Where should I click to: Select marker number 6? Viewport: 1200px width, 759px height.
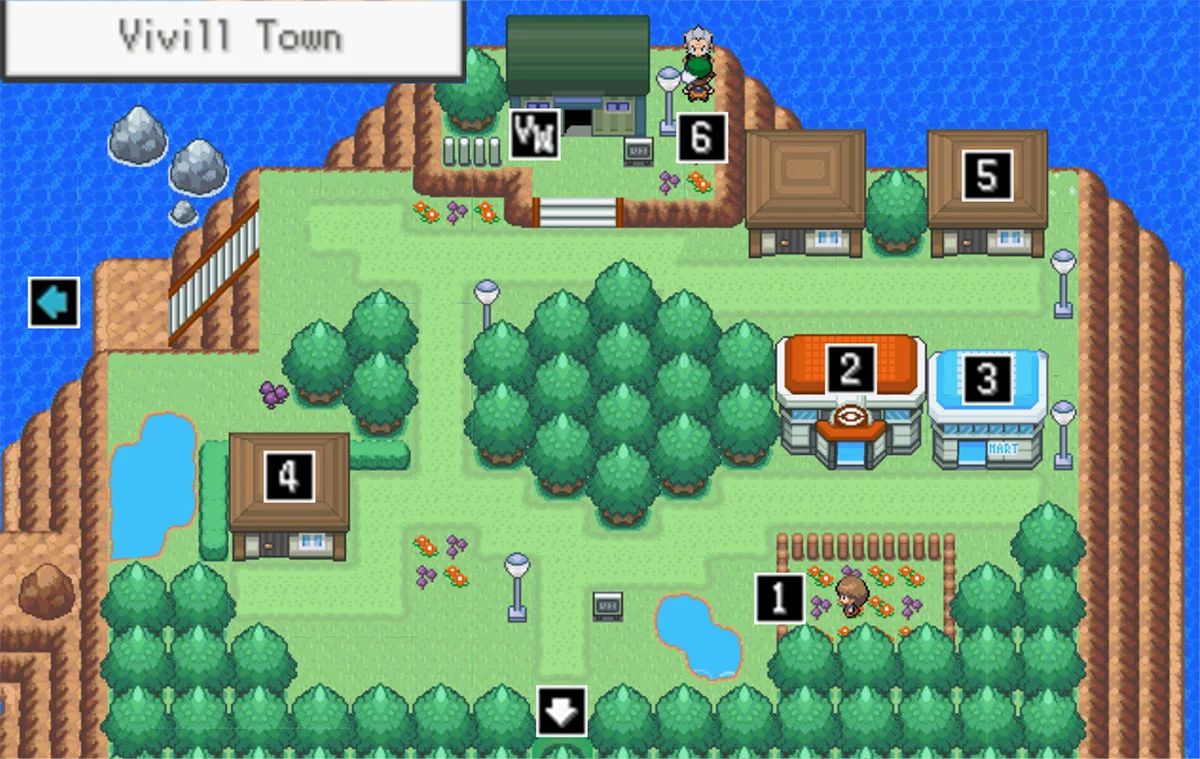click(x=701, y=137)
